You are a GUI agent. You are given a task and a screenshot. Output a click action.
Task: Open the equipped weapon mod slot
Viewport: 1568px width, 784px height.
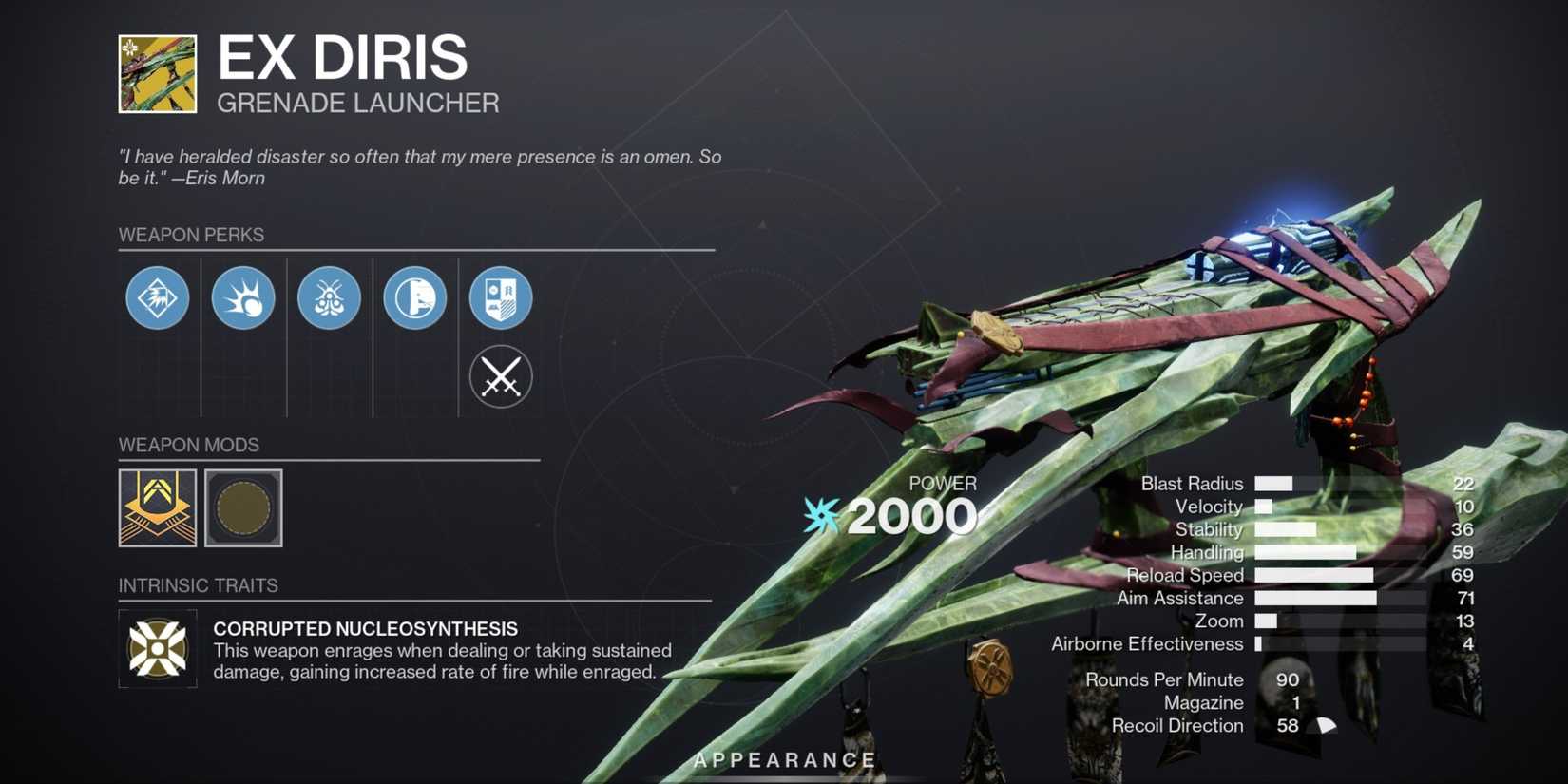[157, 508]
